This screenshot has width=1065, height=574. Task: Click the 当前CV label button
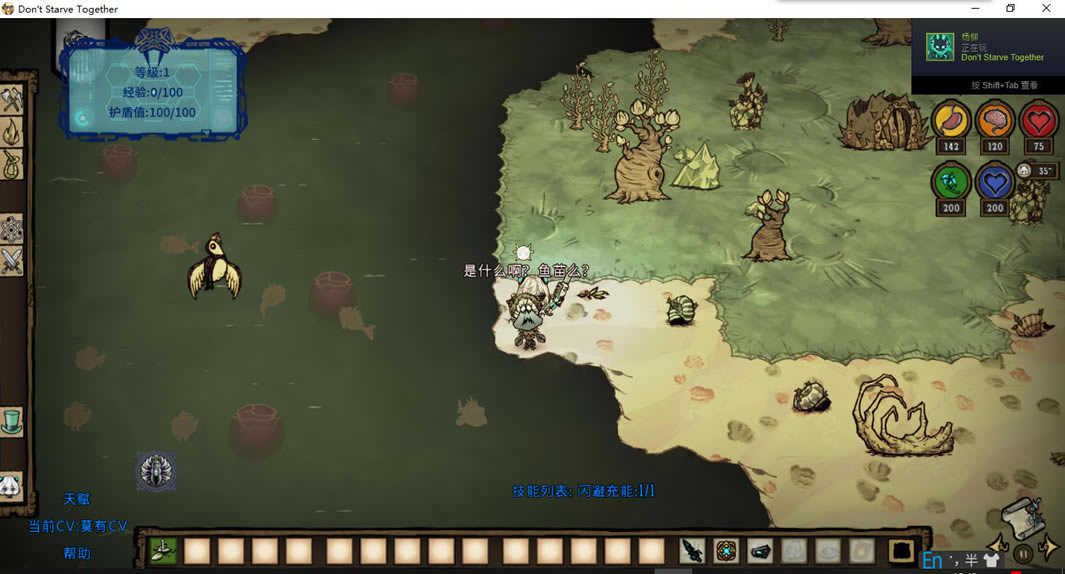(77, 526)
